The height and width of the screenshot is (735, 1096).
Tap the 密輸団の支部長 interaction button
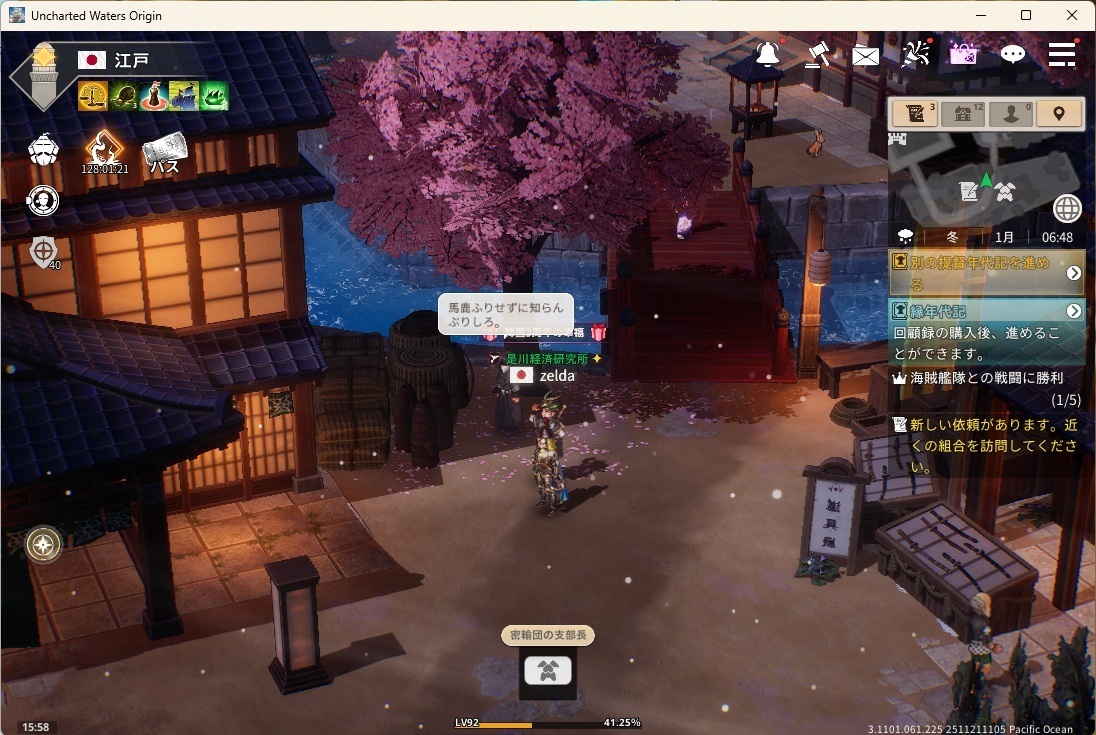548,671
